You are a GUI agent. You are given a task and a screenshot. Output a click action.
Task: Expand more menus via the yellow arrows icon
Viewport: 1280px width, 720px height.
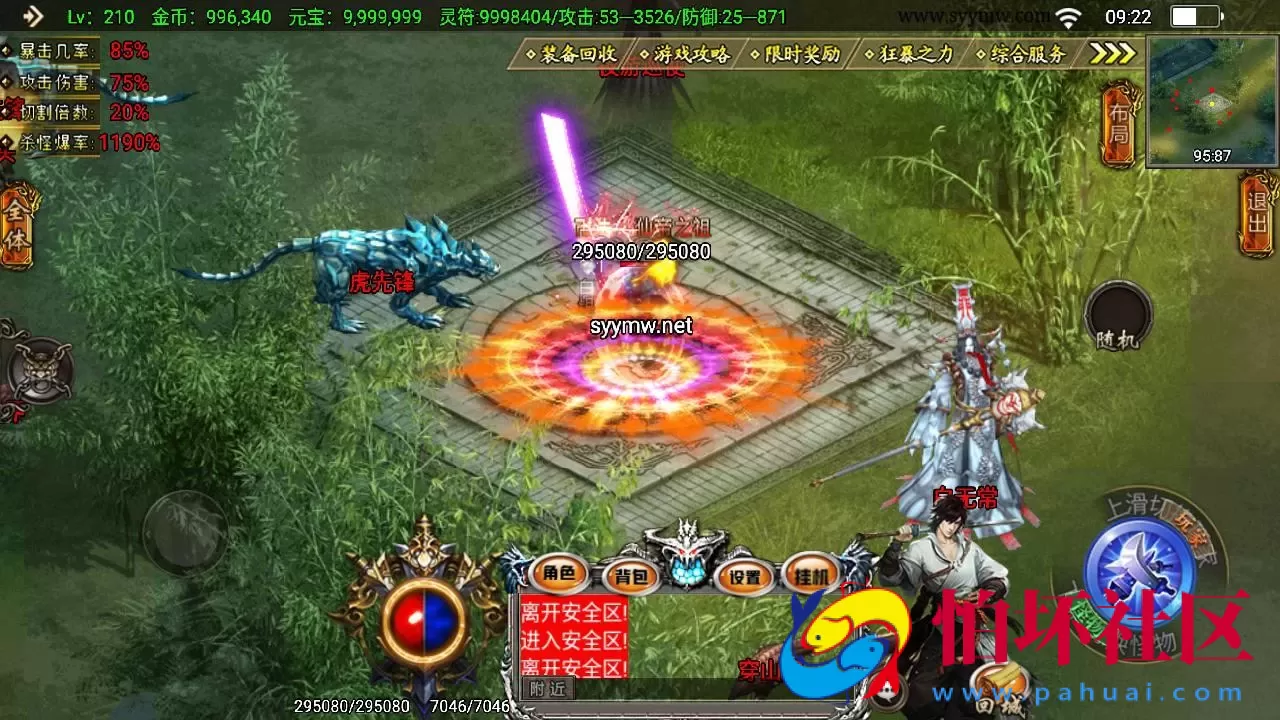pos(1112,55)
